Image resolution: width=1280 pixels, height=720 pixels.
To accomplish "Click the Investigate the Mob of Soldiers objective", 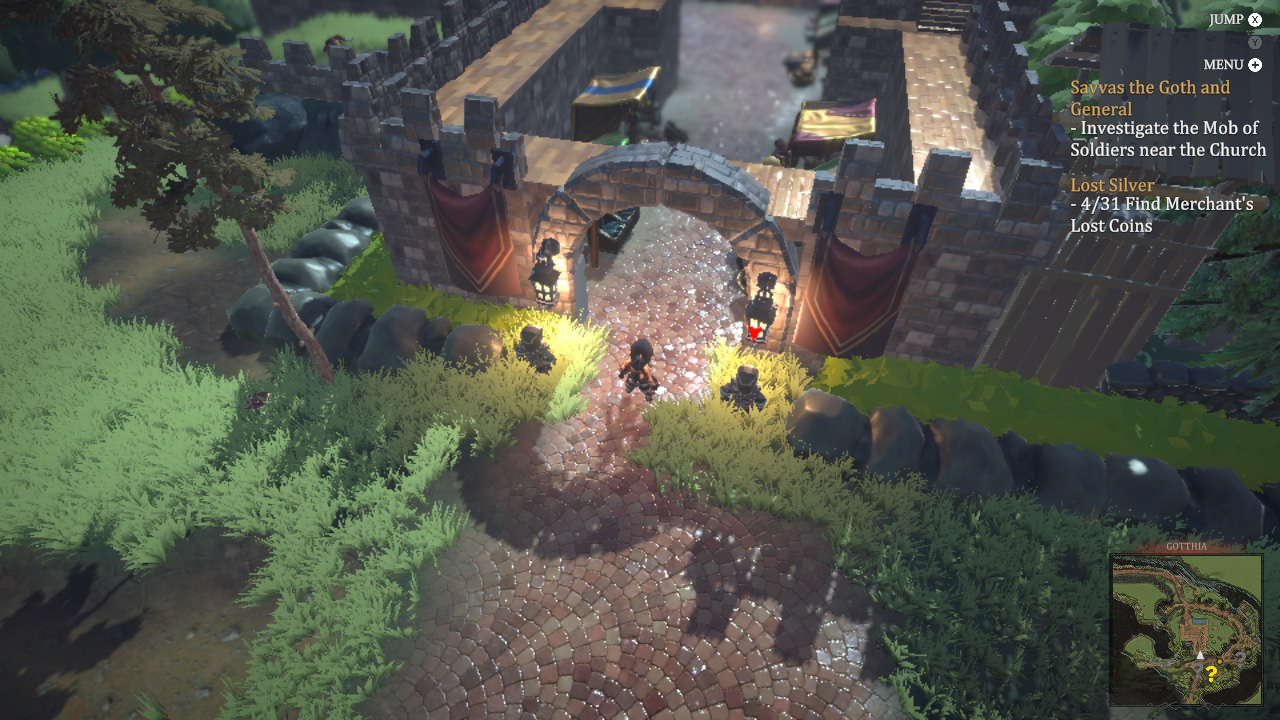I will click(1166, 138).
